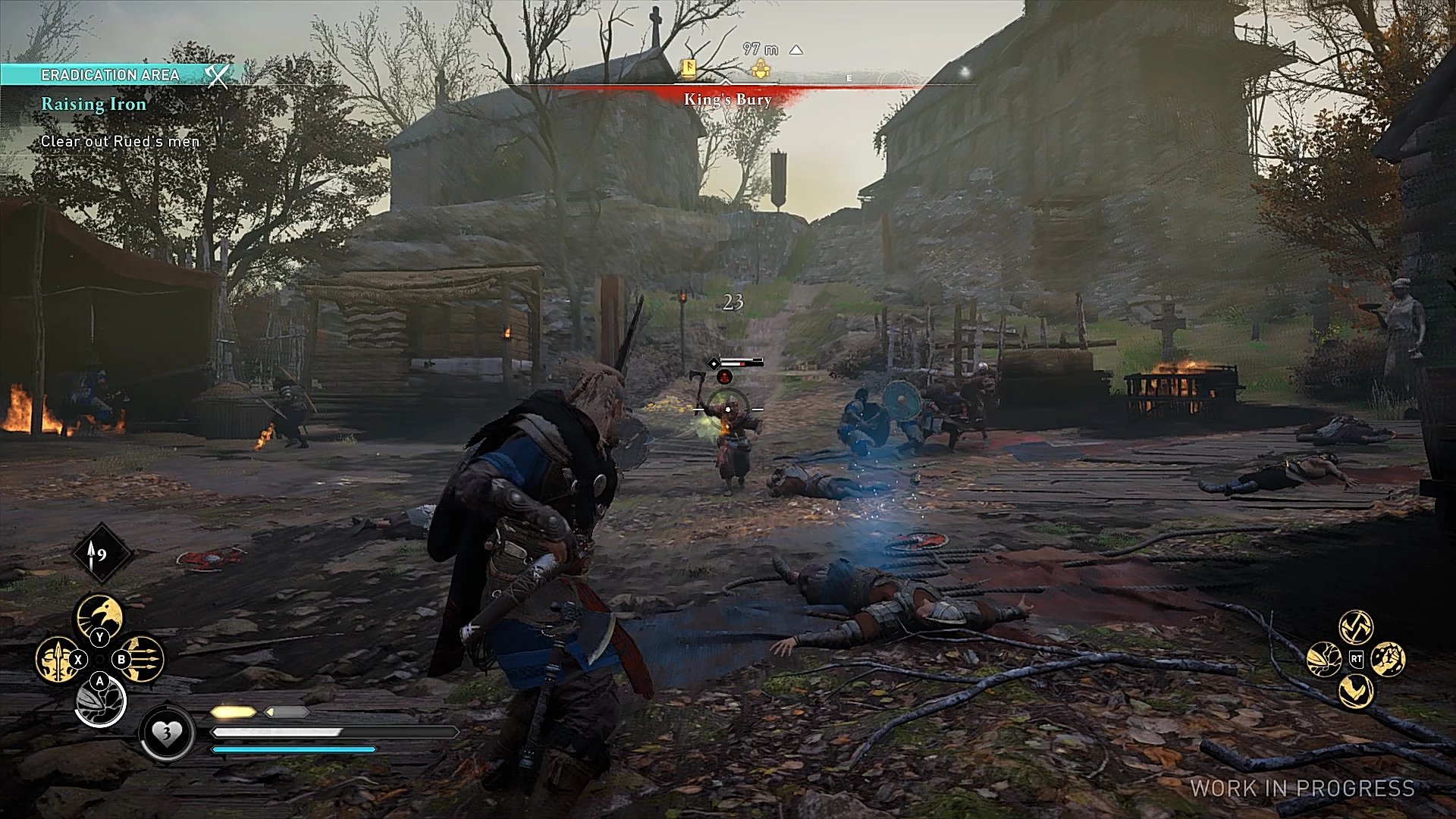Click the Eradication Area banner

114,74
